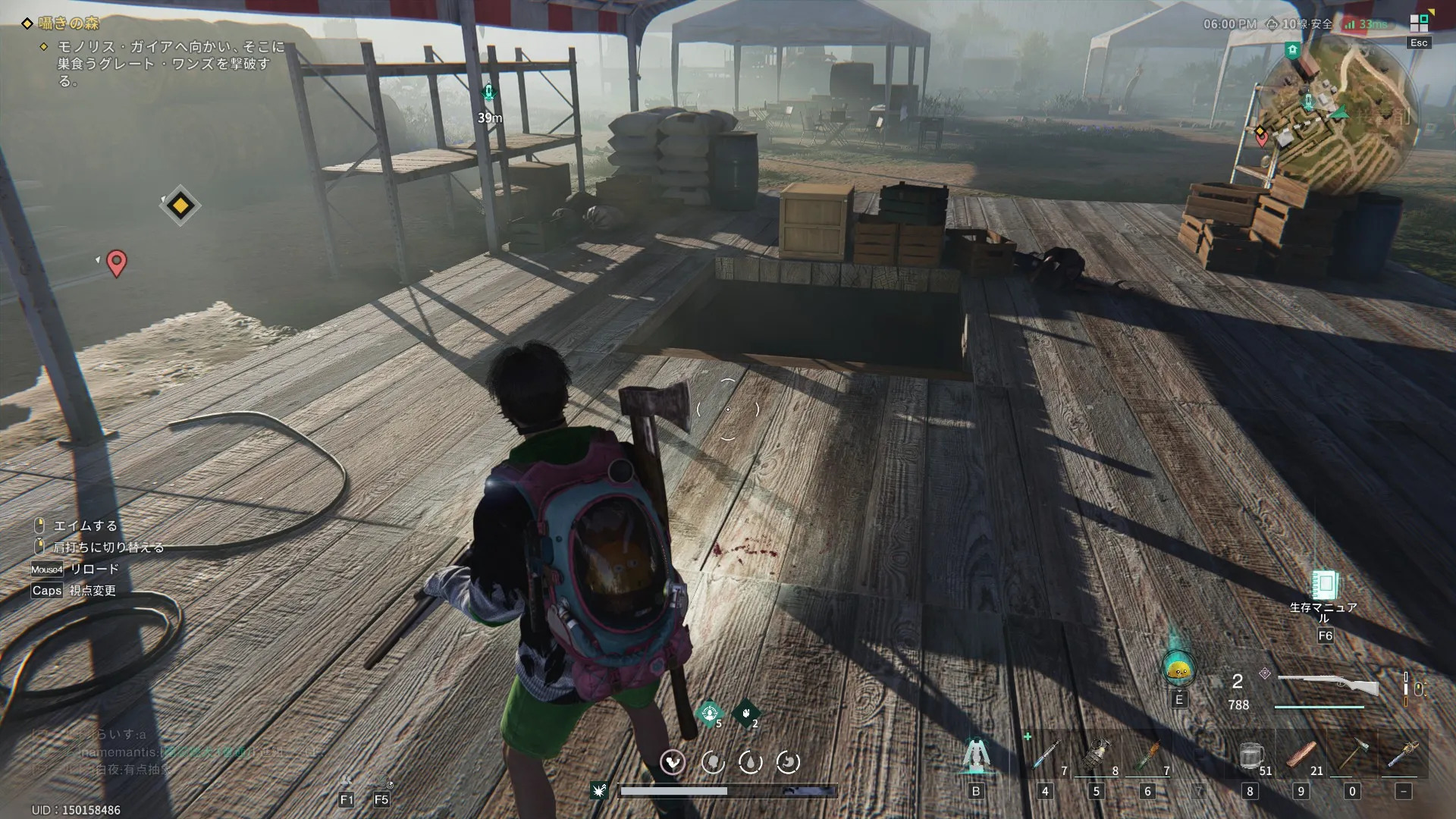This screenshot has width=1456, height=819.
Task: Select the syringe hotbar slot
Action: coord(1046,756)
